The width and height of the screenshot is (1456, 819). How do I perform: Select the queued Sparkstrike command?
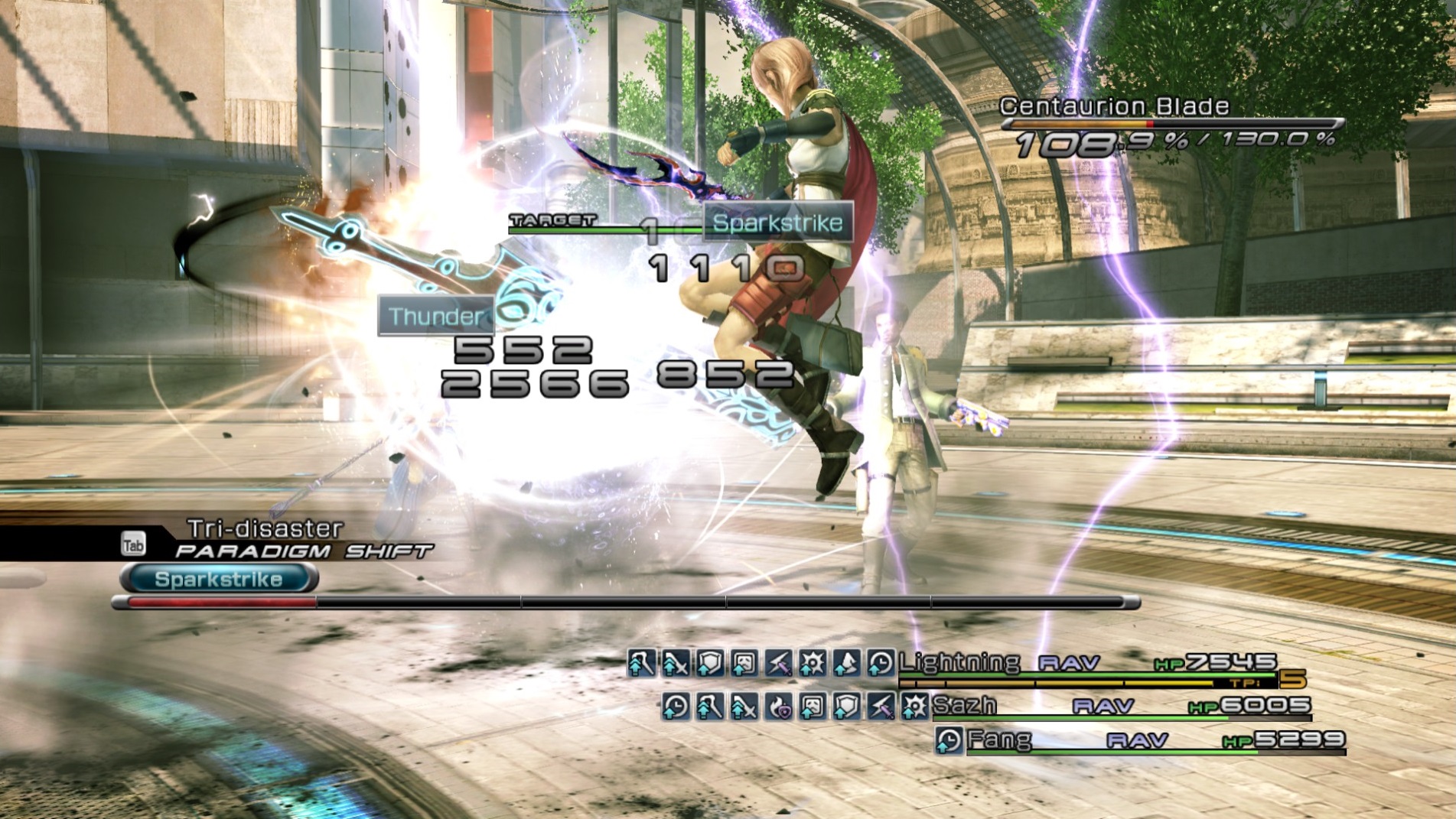219,579
